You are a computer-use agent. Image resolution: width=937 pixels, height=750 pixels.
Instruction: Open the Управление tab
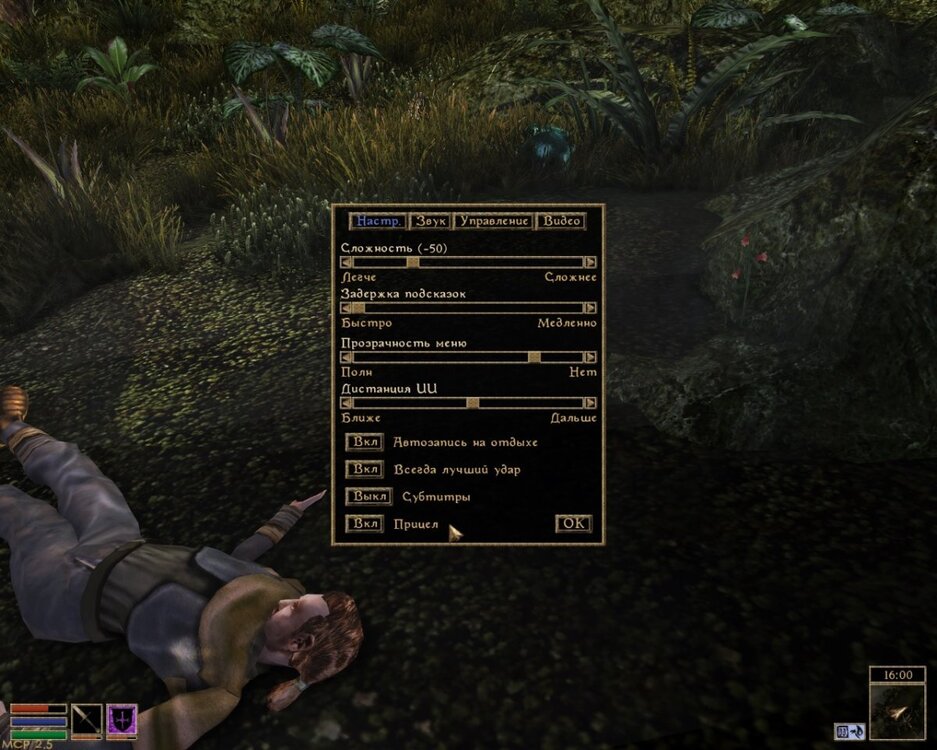[x=493, y=221]
